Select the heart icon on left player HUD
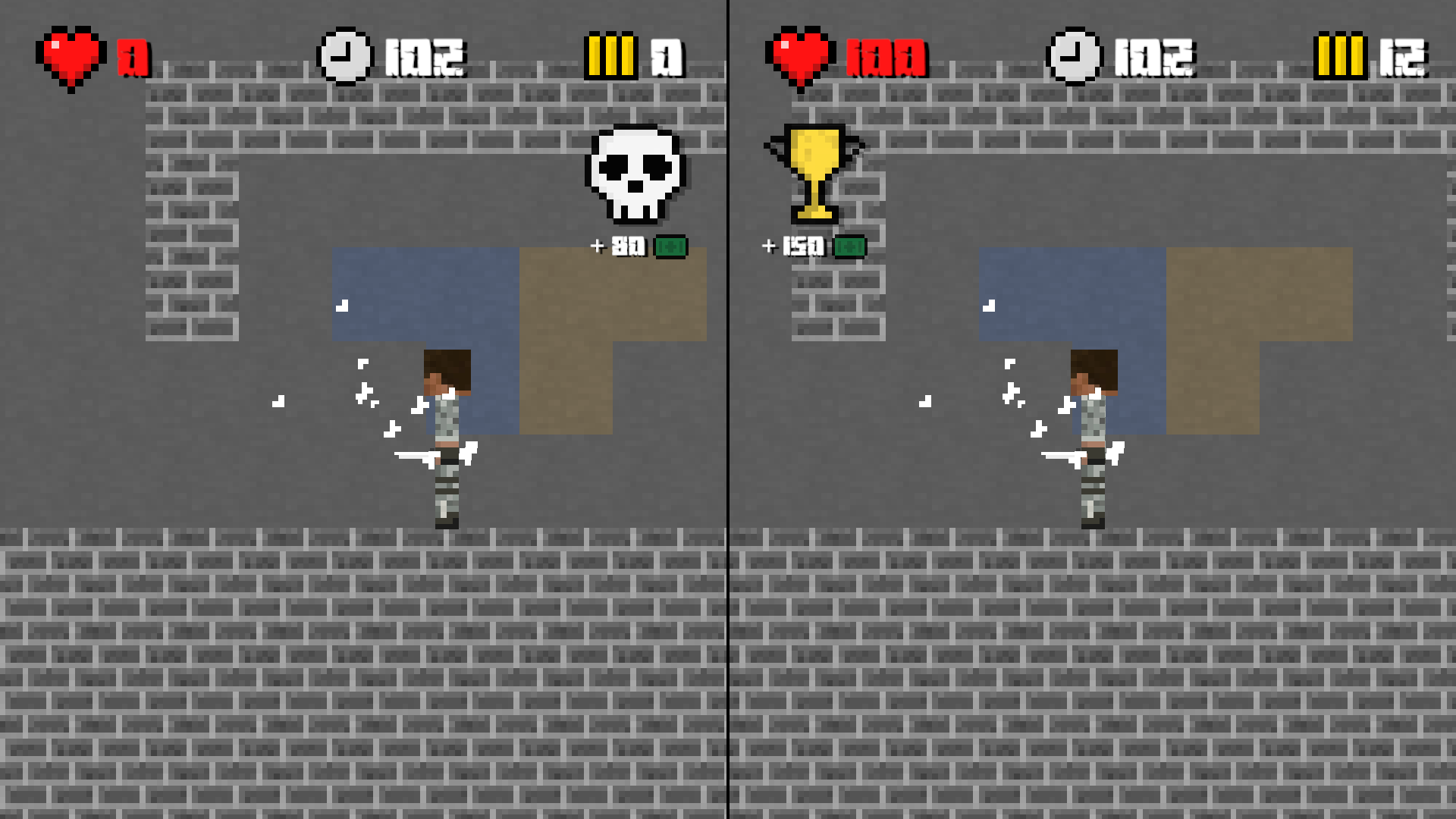 (72, 55)
